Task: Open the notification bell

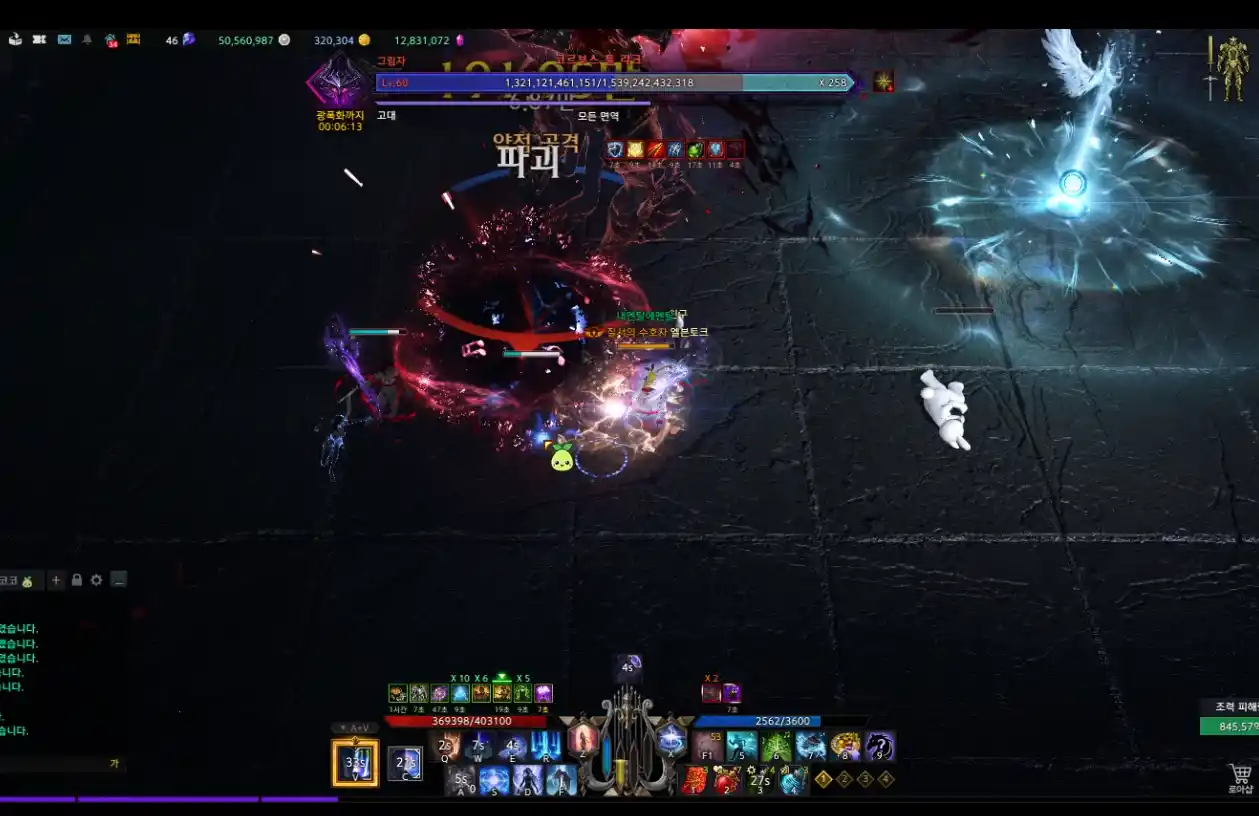Action: (87, 40)
